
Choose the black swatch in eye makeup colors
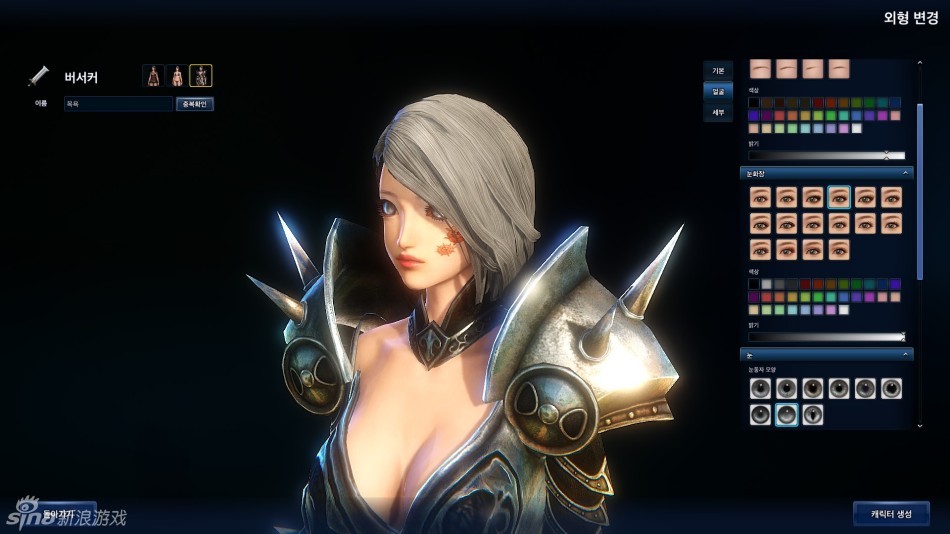click(754, 284)
